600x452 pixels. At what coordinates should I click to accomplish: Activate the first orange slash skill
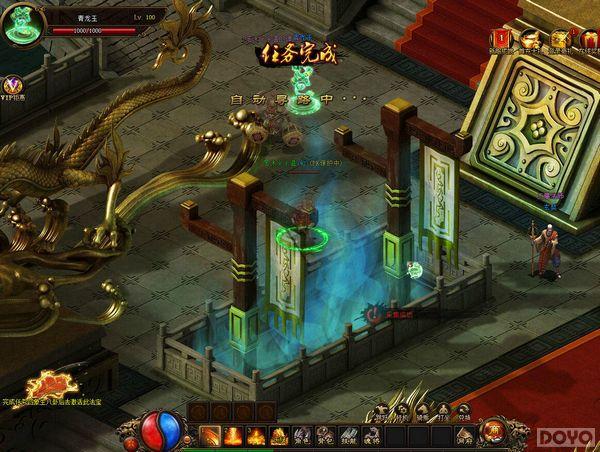(x=210, y=436)
